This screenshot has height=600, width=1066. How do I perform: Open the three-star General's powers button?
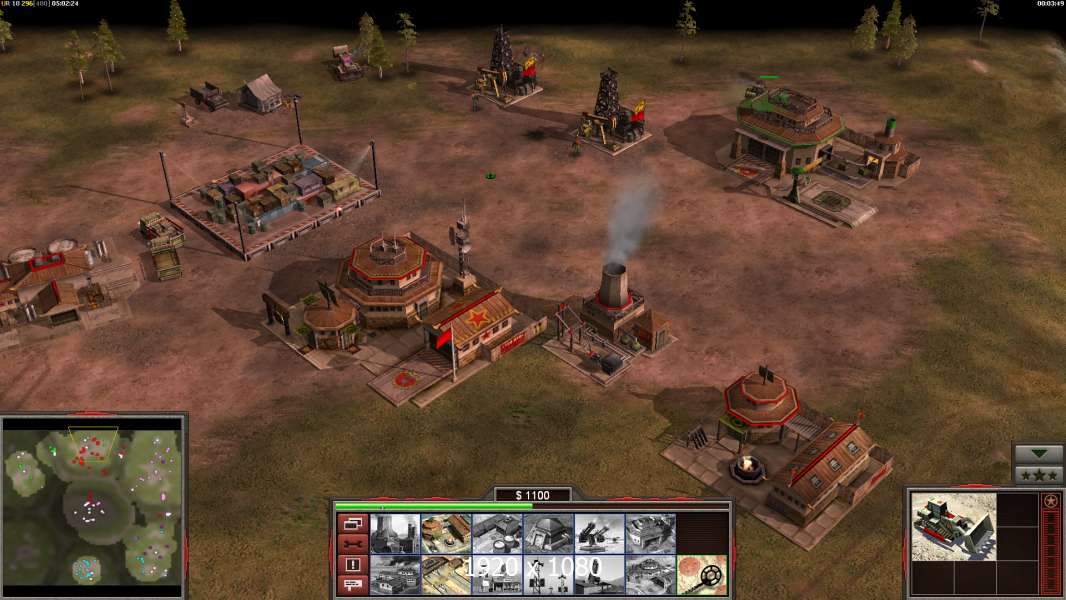1038,475
